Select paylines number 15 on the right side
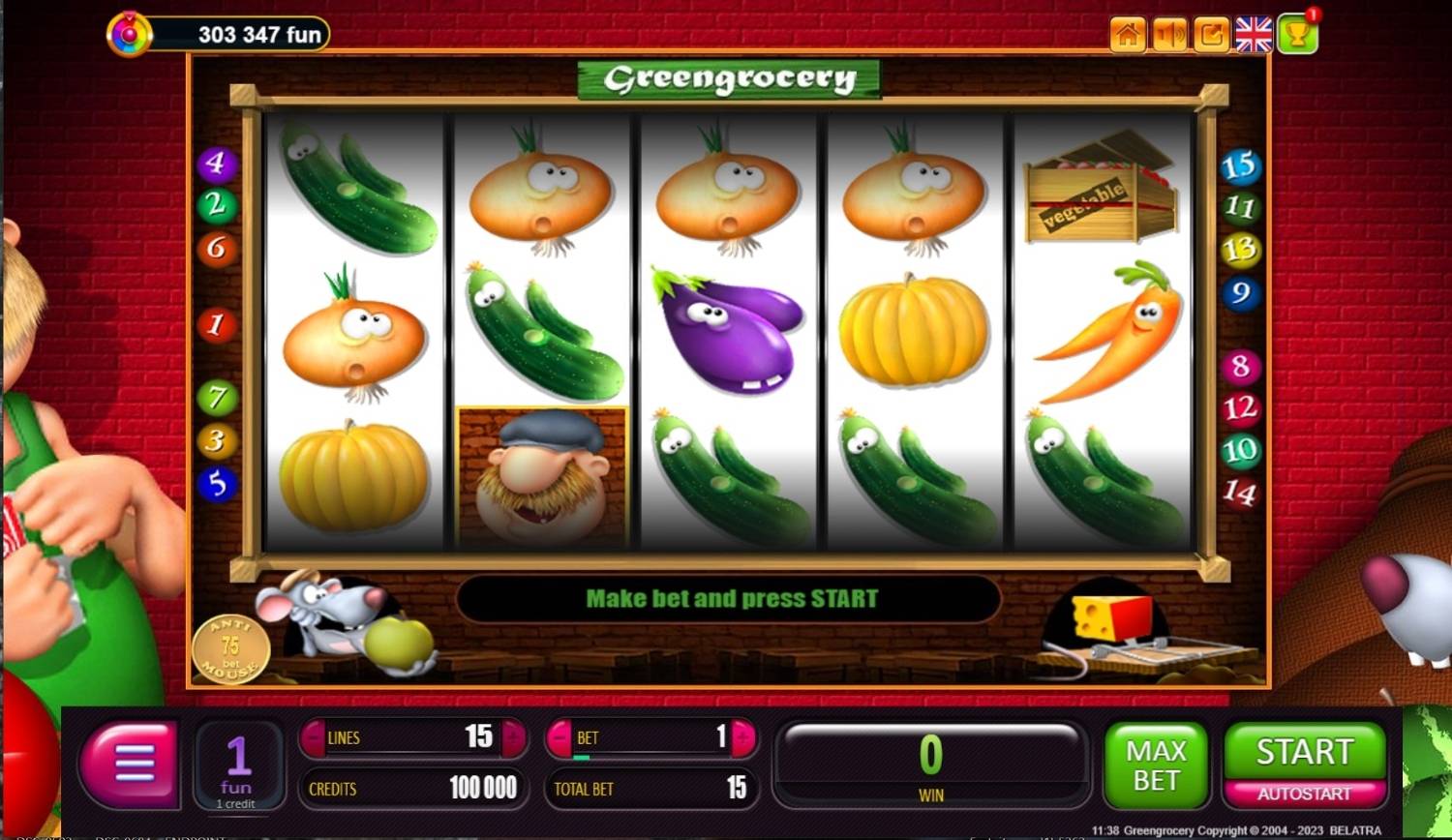Screen dimensions: 1452x840 (1240, 166)
